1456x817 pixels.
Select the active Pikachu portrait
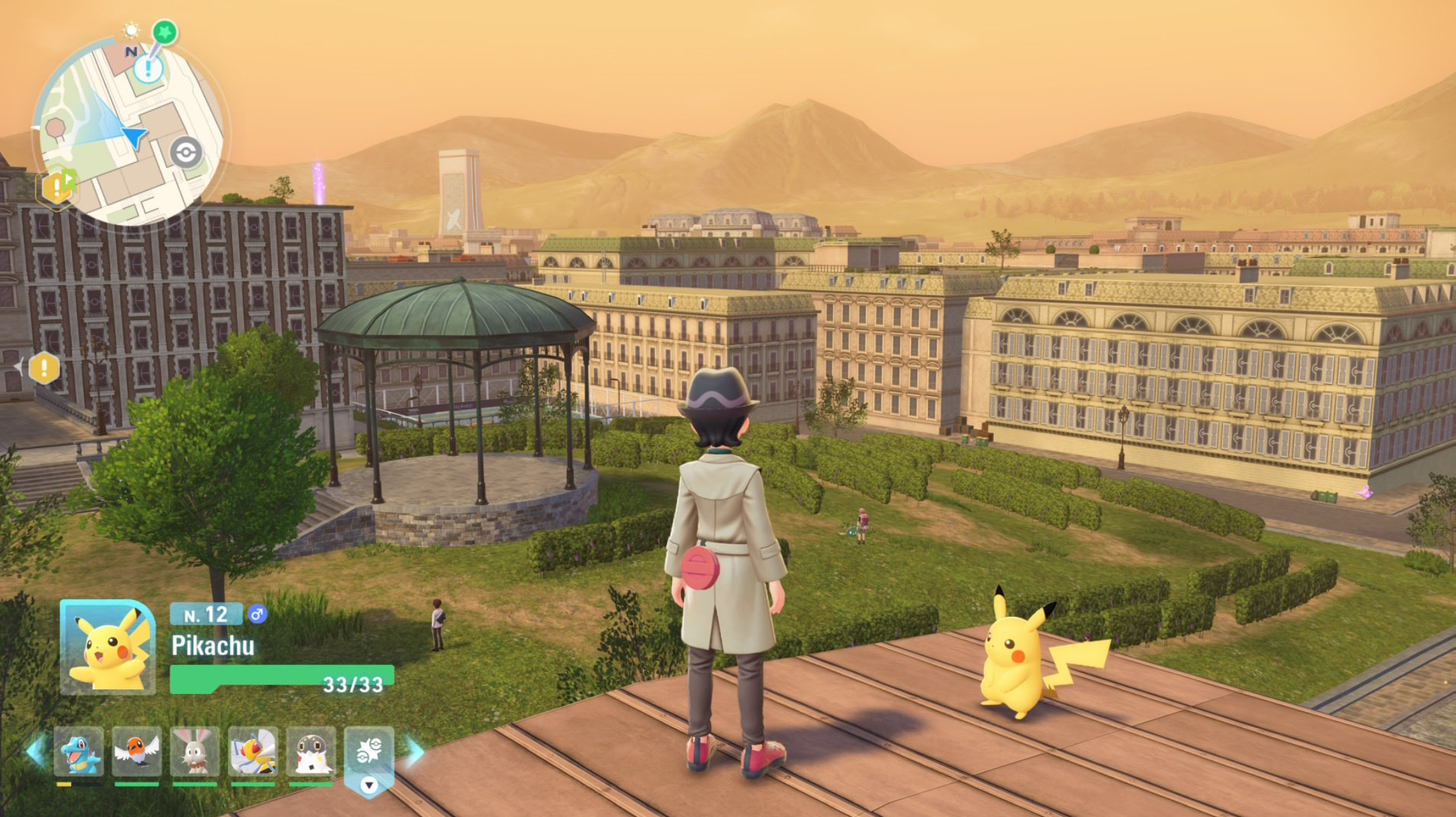click(x=108, y=648)
